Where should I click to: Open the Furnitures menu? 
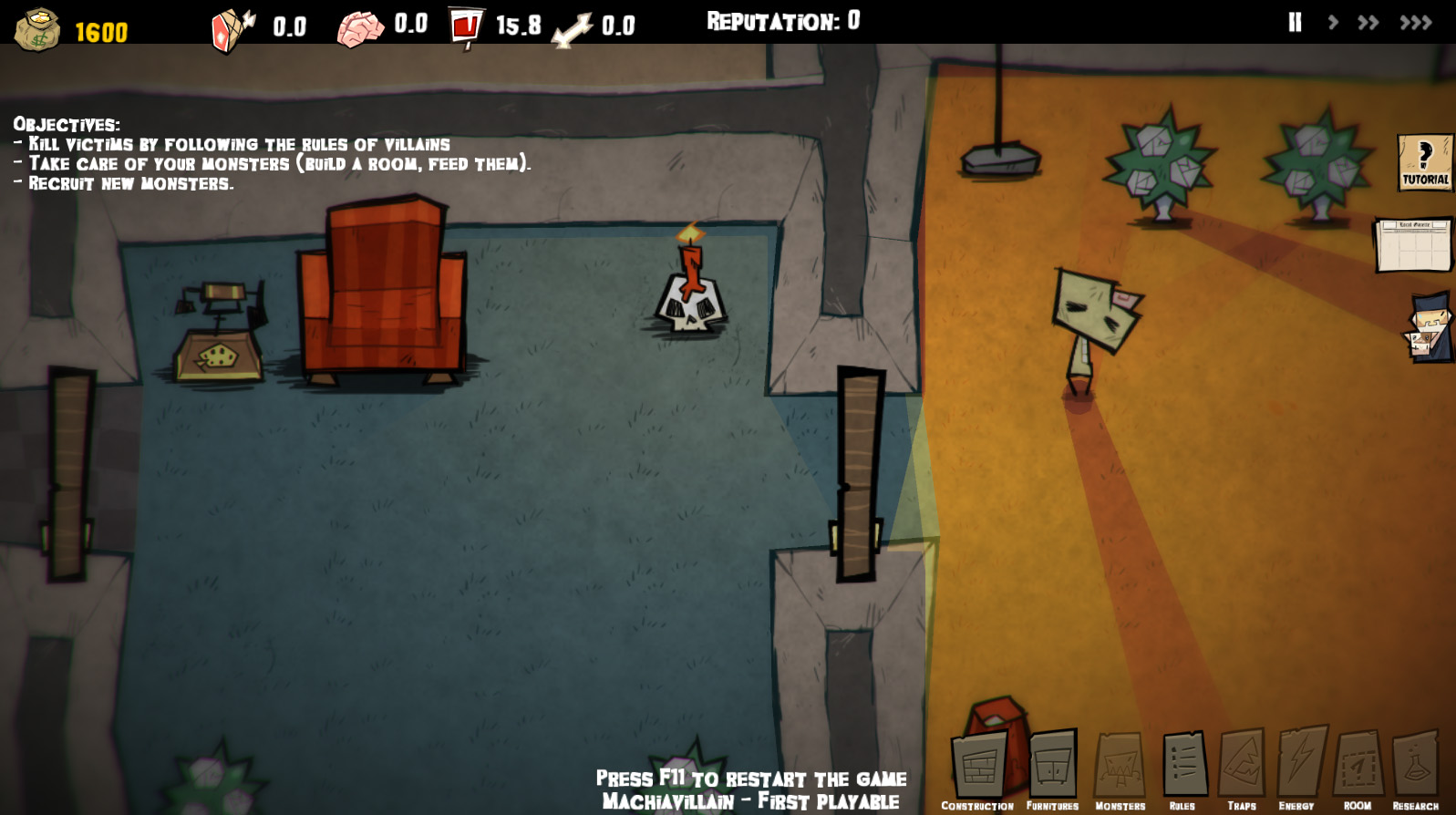1052,768
